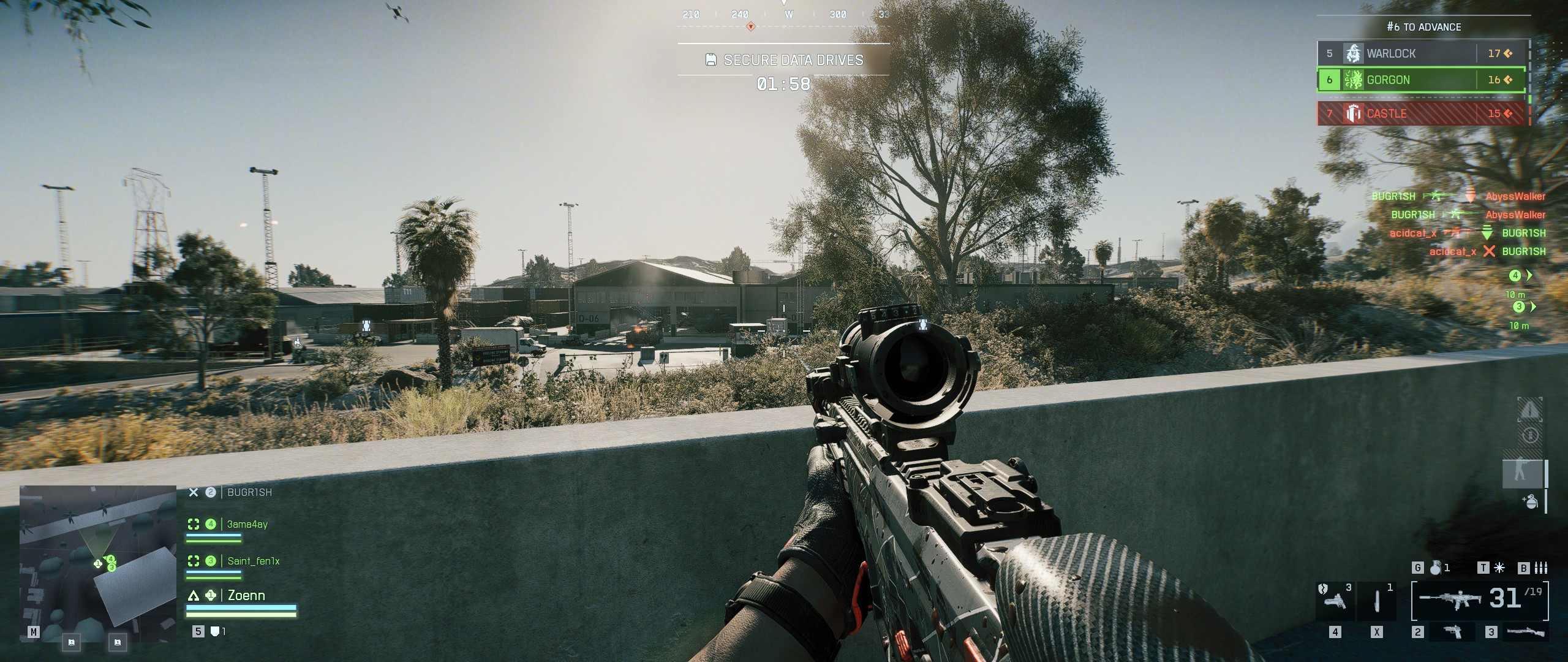Select the equipped assault rifle slot
This screenshot has height=662, width=1568.
click(1479, 601)
